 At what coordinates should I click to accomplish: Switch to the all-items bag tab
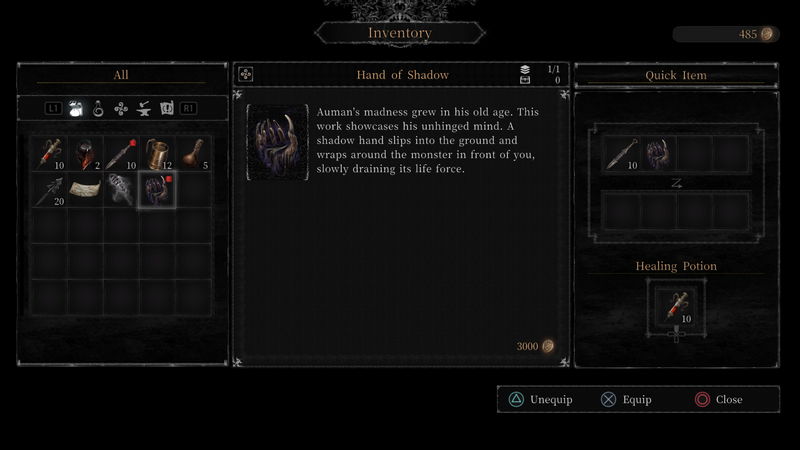[x=76, y=108]
